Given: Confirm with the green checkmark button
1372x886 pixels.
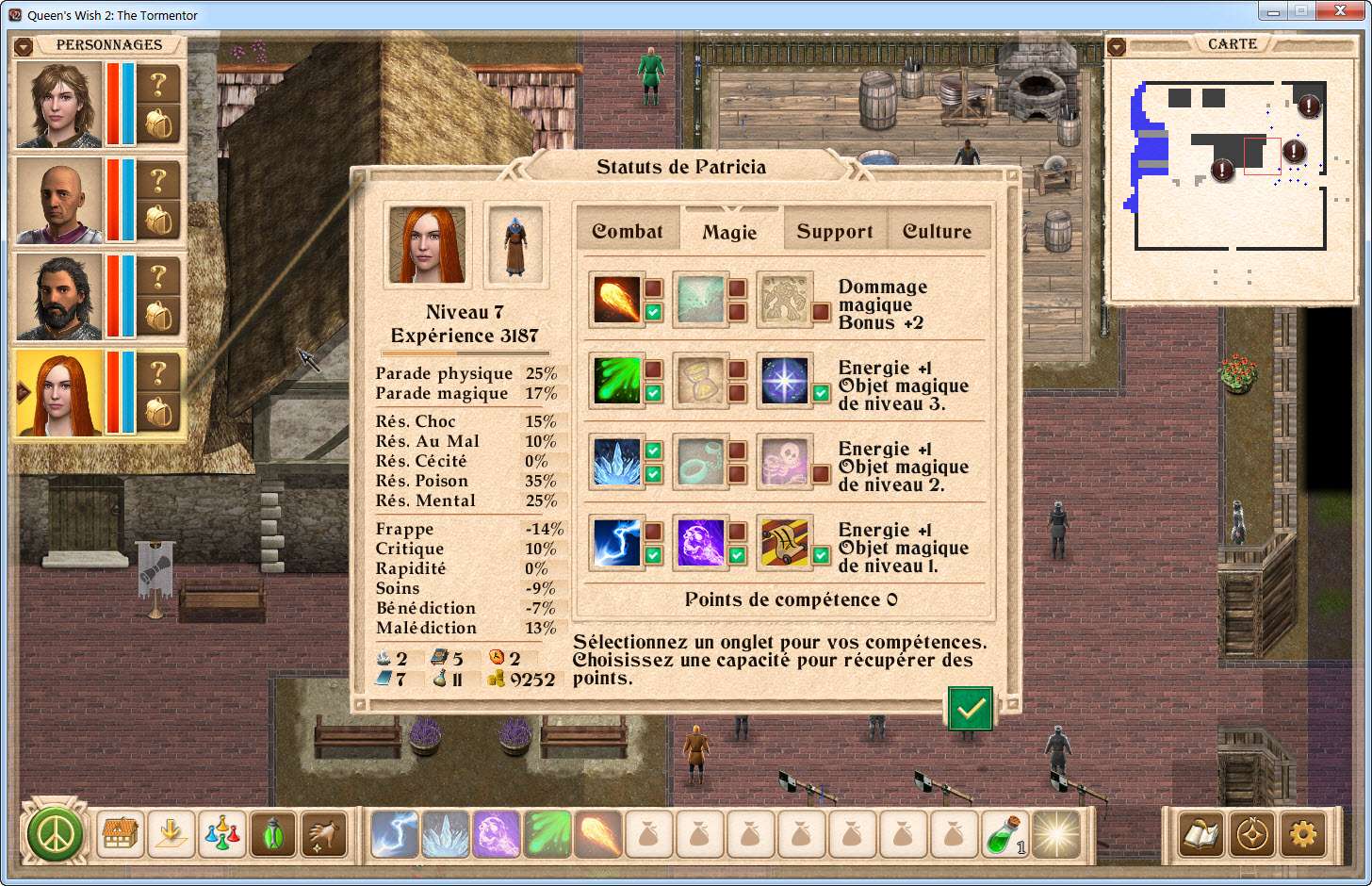Looking at the screenshot, I should pyautogui.click(x=971, y=709).
